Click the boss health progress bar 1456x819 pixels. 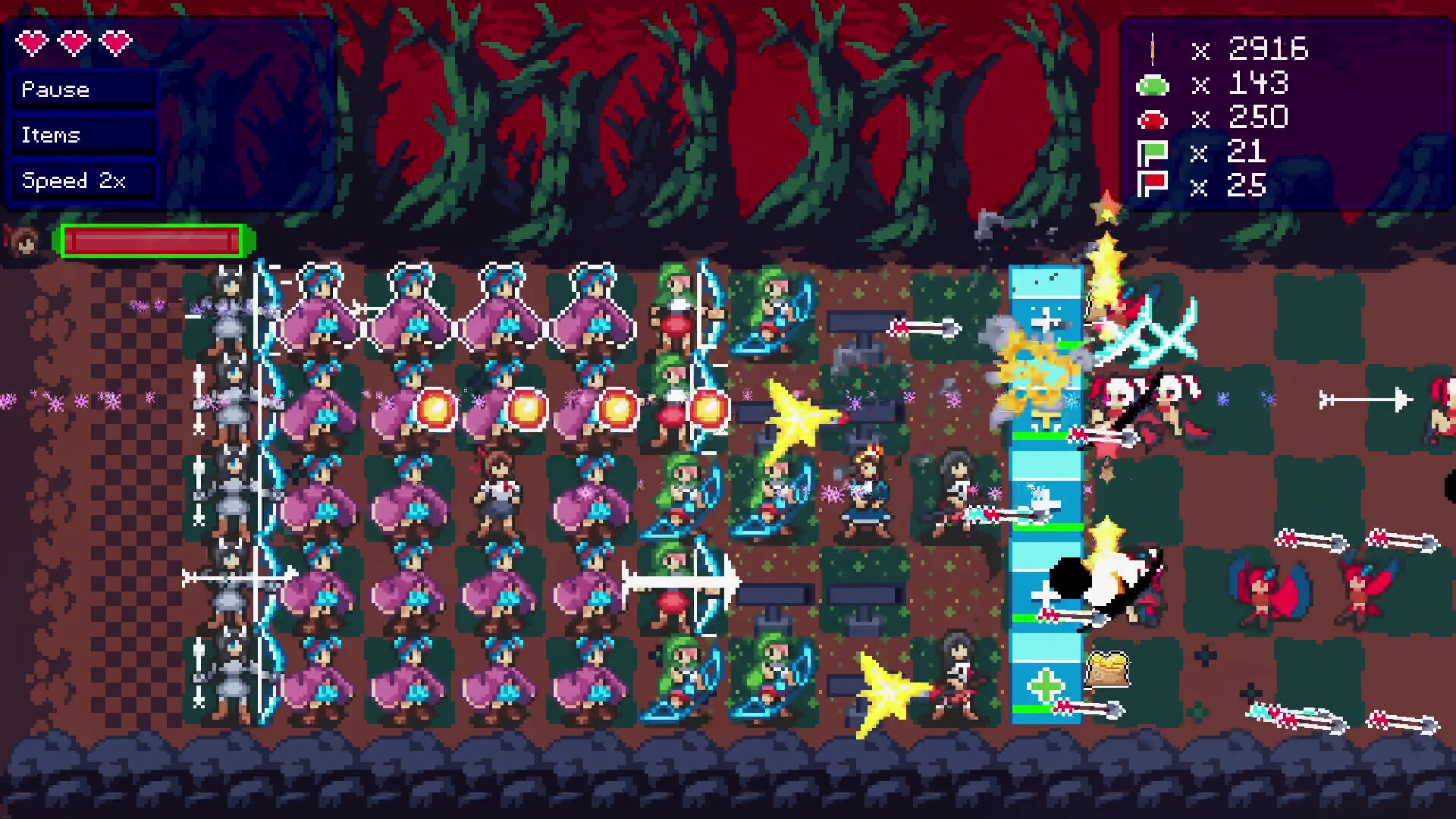click(152, 241)
